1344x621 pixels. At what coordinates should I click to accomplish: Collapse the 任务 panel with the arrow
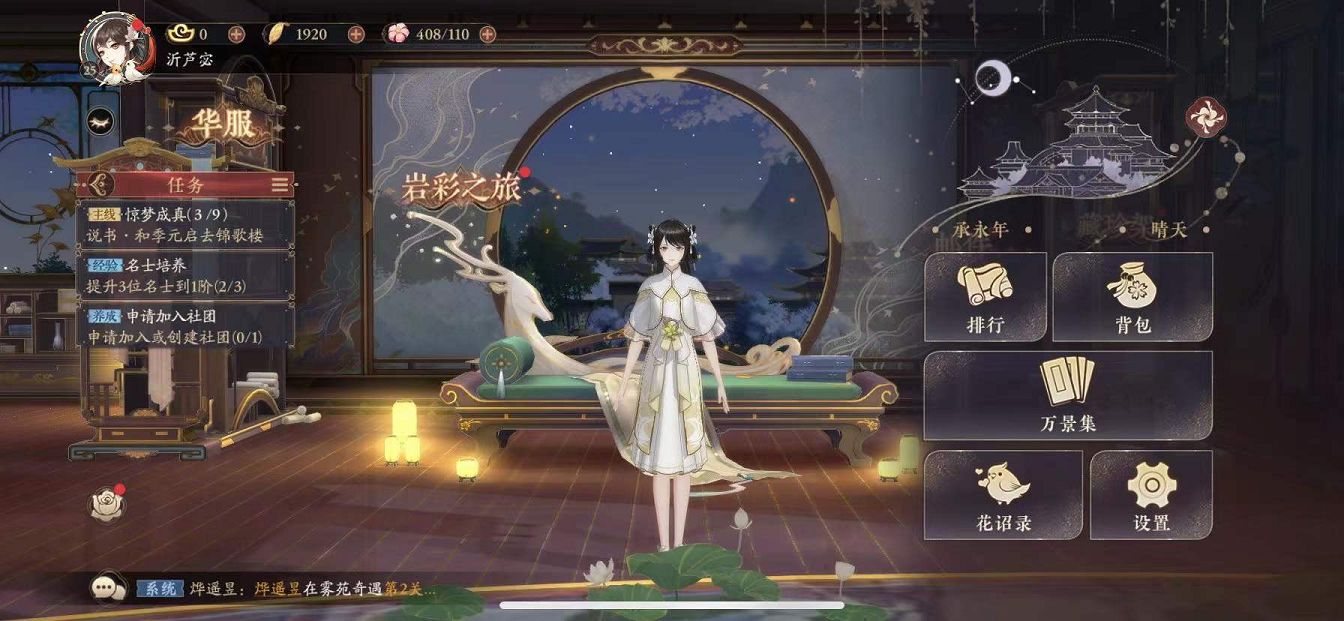click(98, 185)
